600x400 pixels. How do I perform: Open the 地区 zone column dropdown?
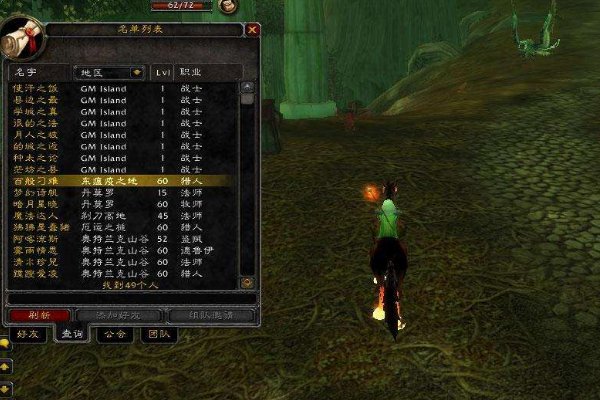pyautogui.click(x=136, y=72)
